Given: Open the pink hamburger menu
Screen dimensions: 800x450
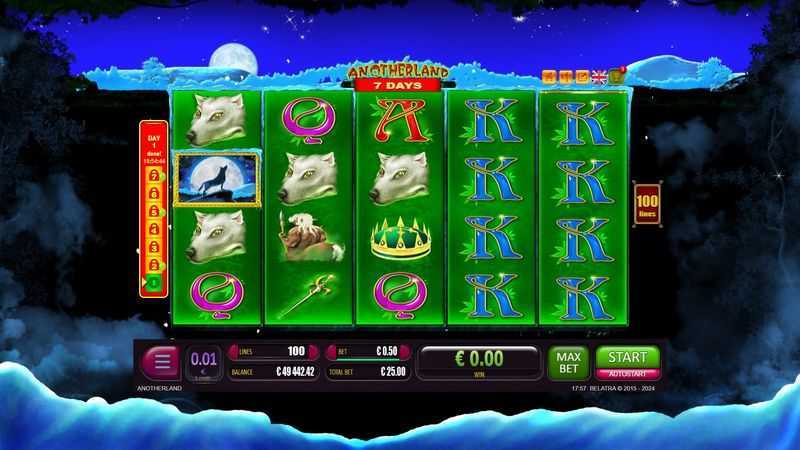Looking at the screenshot, I should pyautogui.click(x=160, y=362).
